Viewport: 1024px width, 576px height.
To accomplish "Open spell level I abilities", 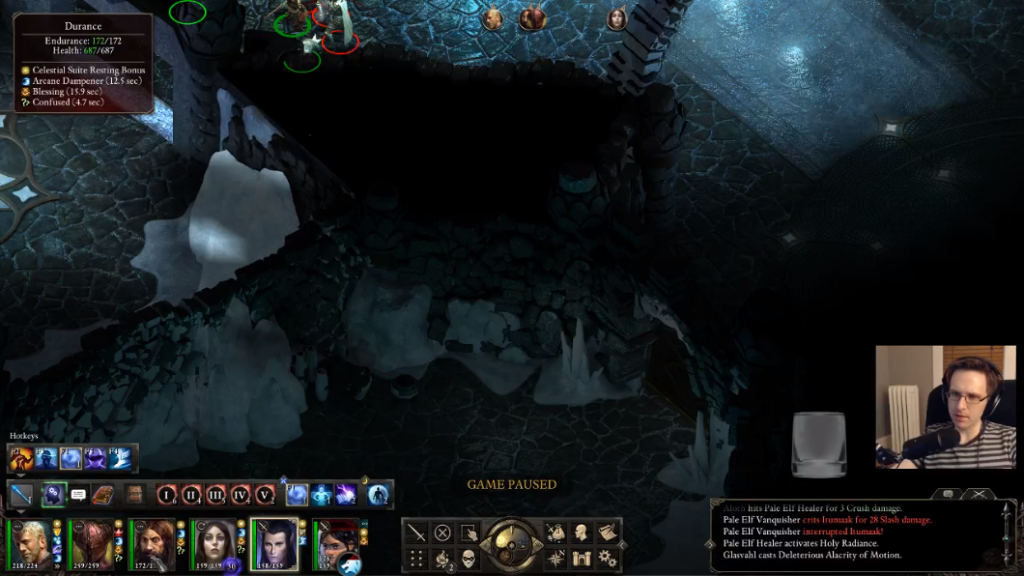I will point(167,494).
